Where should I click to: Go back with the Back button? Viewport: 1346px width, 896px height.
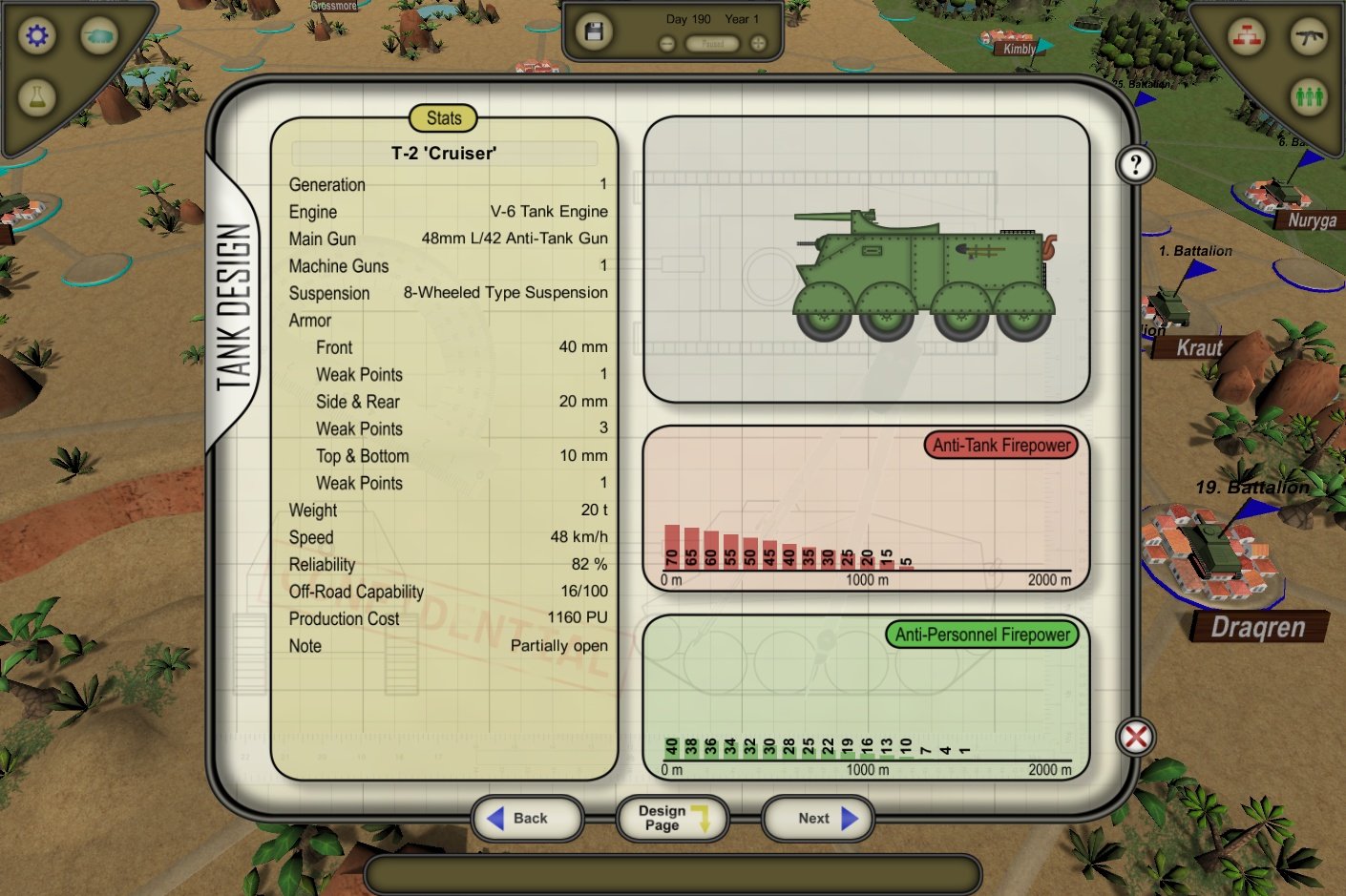pos(527,818)
